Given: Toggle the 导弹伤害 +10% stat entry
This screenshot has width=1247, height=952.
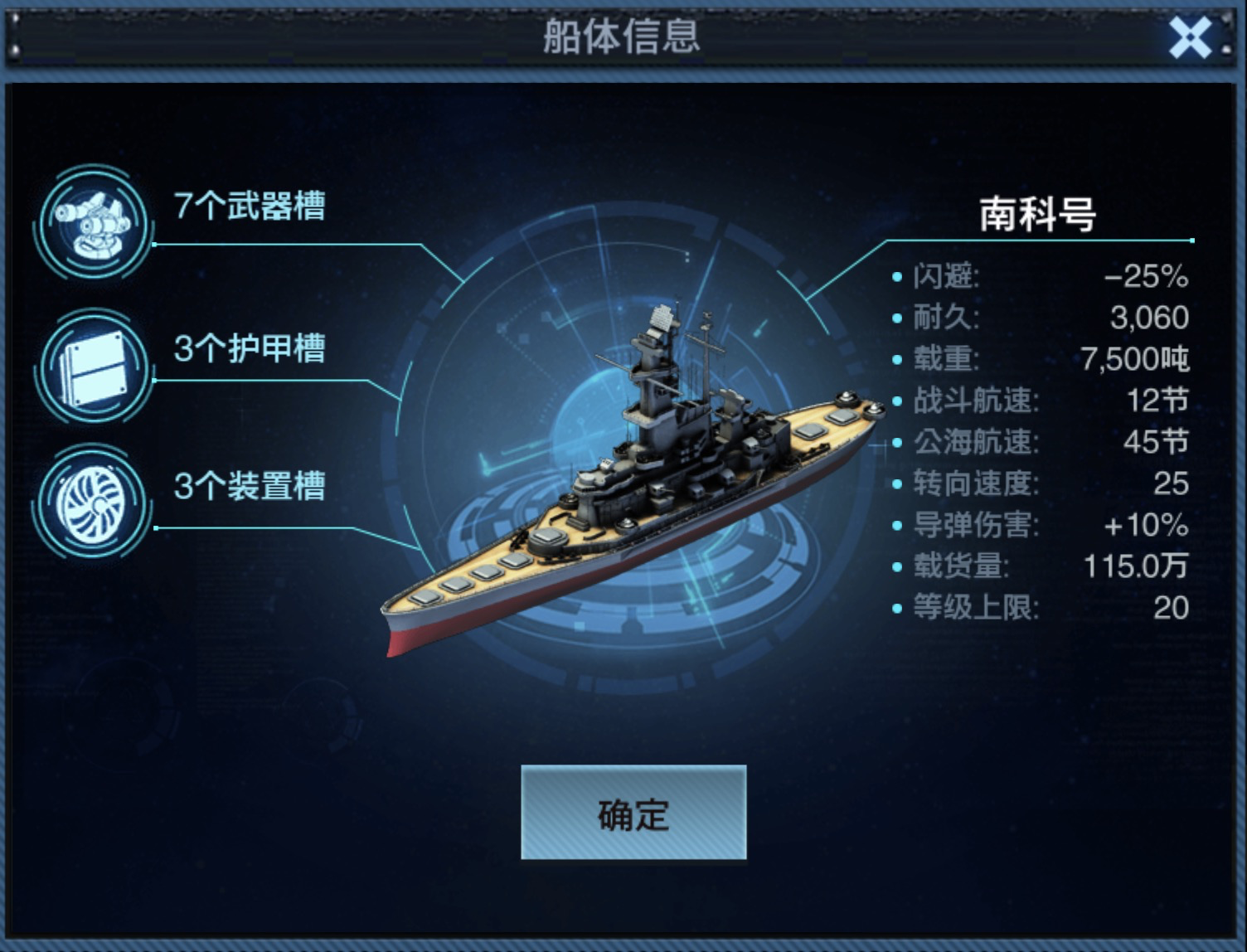Looking at the screenshot, I should (1036, 524).
